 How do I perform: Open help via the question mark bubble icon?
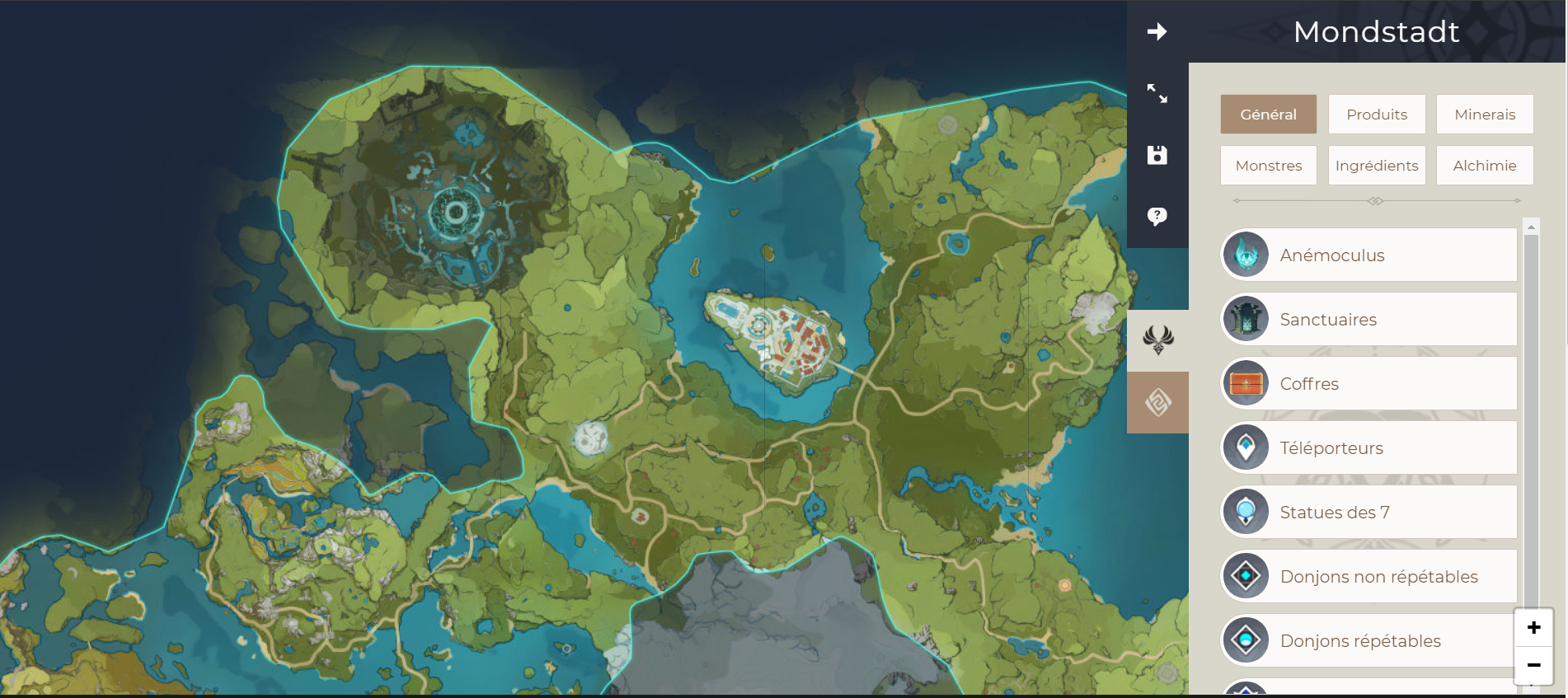coord(1157,216)
